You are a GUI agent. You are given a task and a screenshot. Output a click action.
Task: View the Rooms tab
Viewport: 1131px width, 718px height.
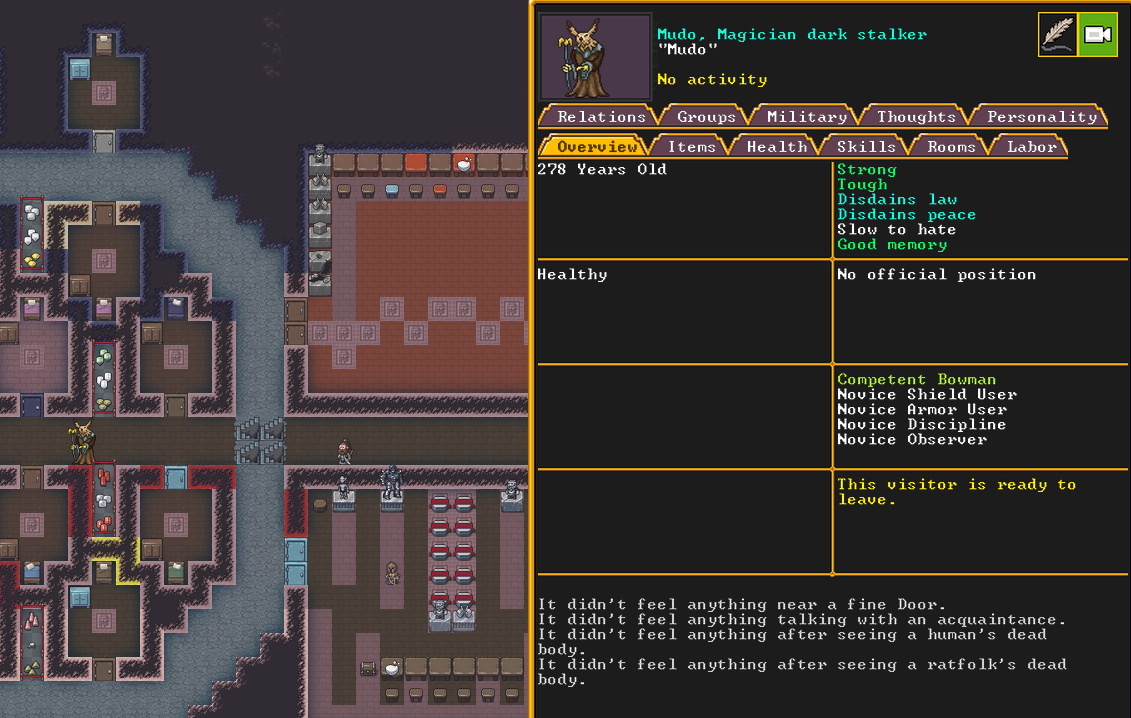point(951,147)
